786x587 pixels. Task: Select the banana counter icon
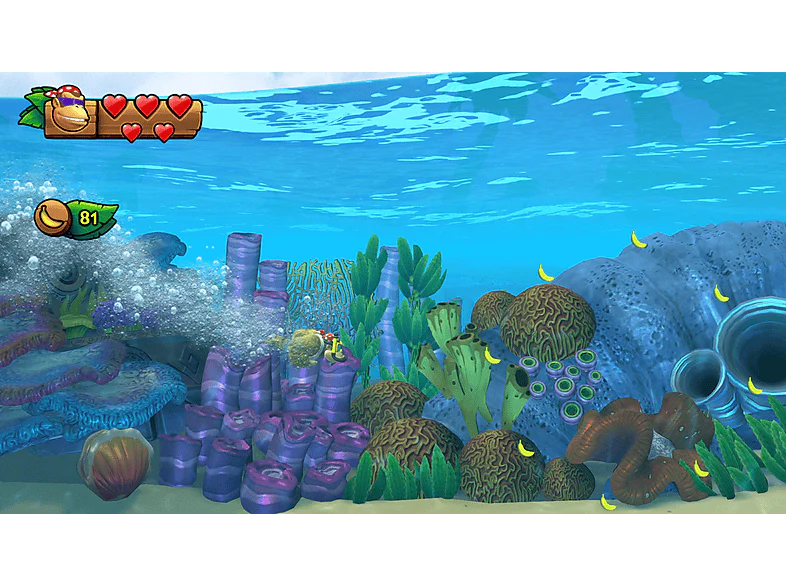click(x=52, y=217)
